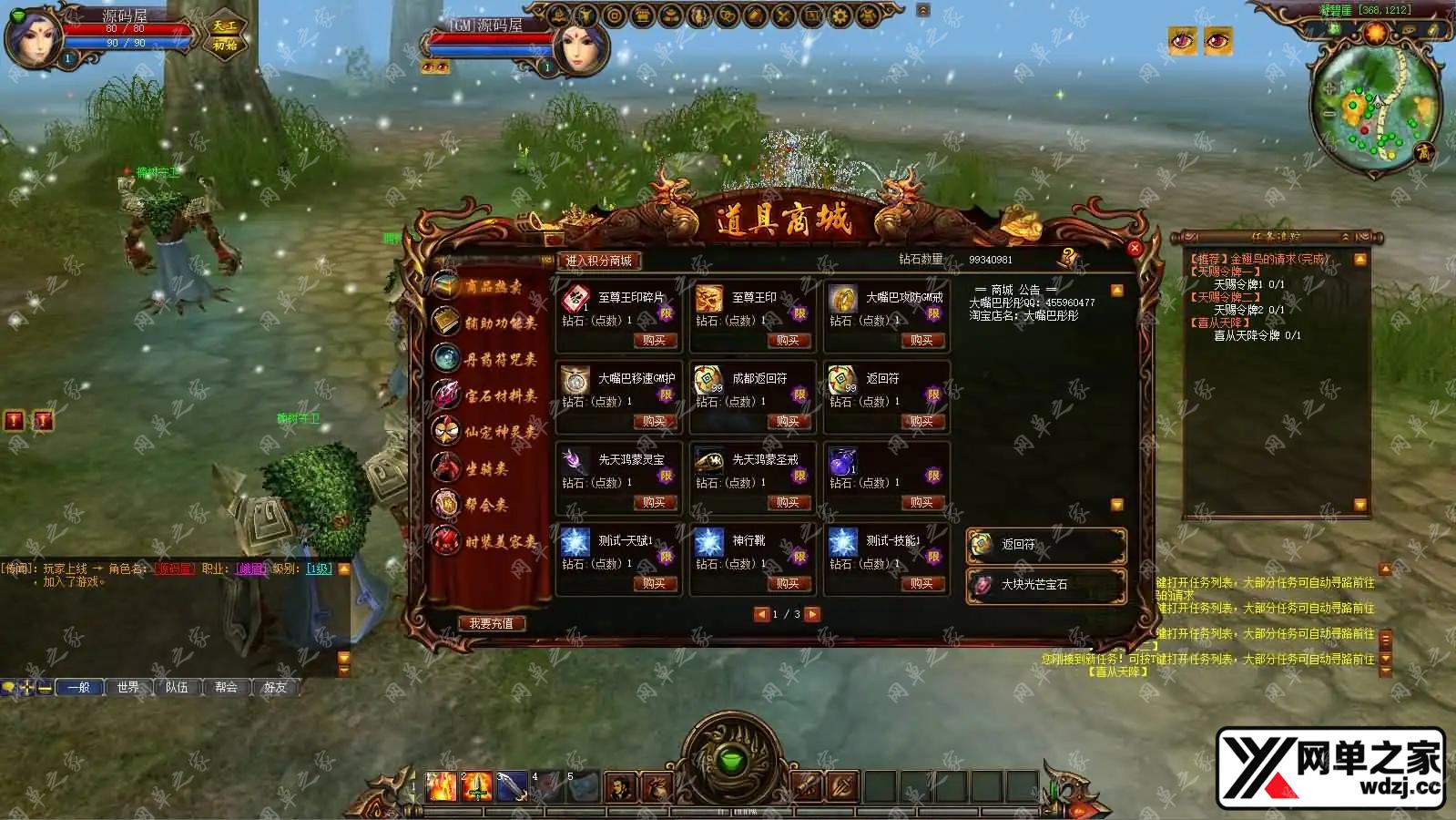Purchase the 先天鸿蒙圣戒 ring
Image resolution: width=1456 pixels, height=820 pixels.
[788, 503]
